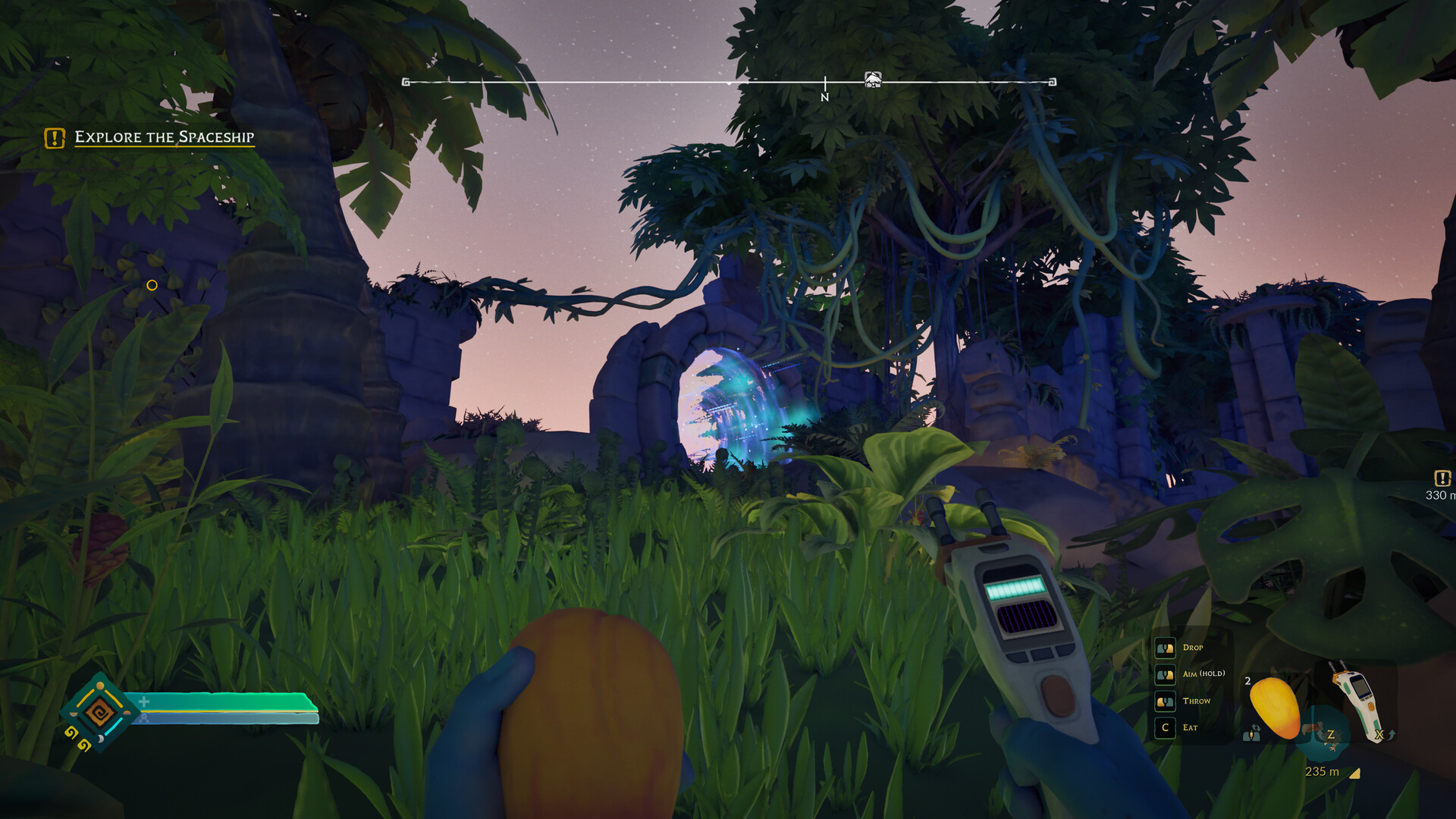Click the C key icon next to Eat
This screenshot has width=1456, height=819.
pos(1166,727)
